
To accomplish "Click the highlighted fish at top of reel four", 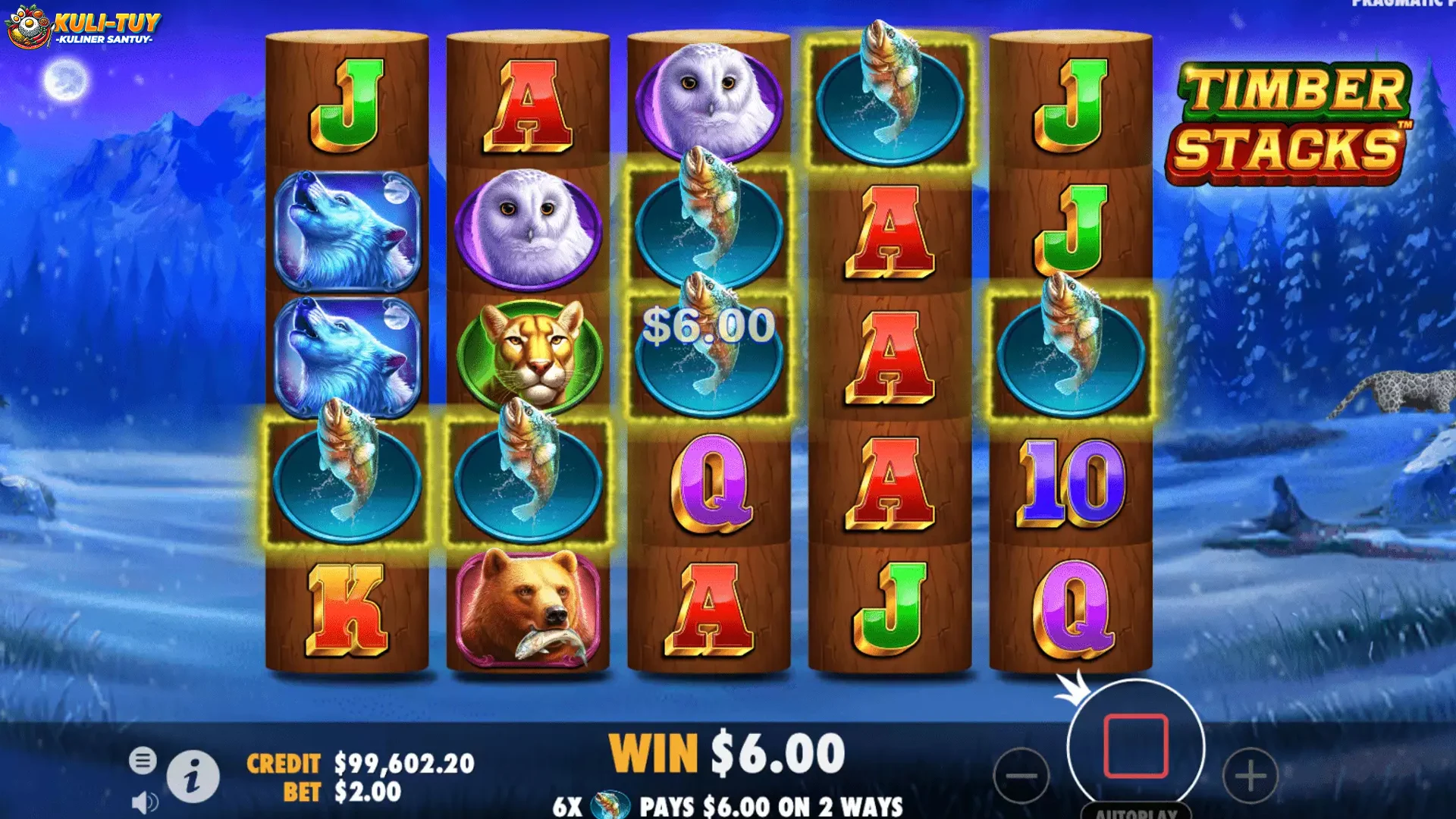I will point(891,91).
